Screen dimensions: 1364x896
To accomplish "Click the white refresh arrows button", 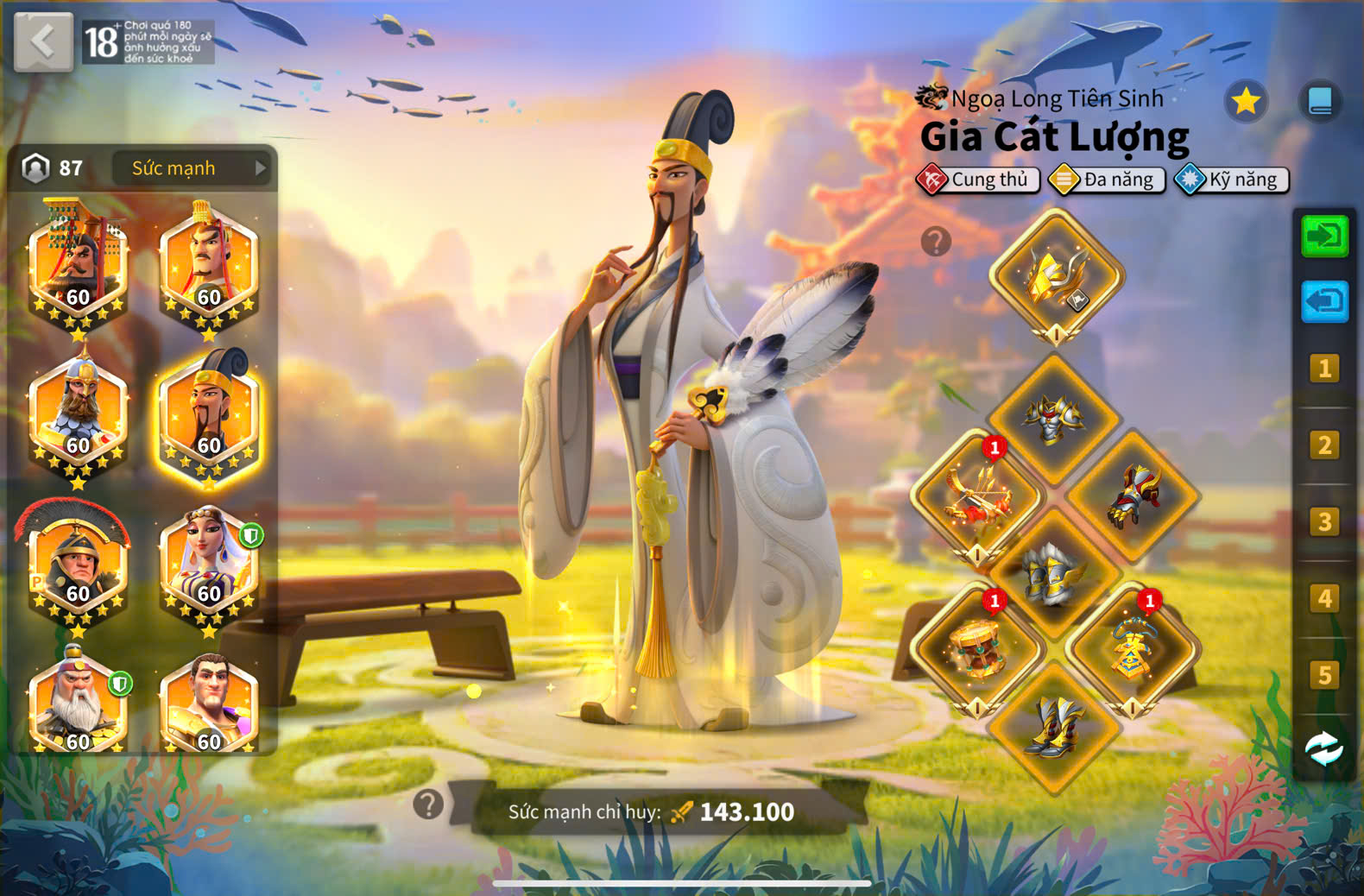I will pyautogui.click(x=1324, y=748).
